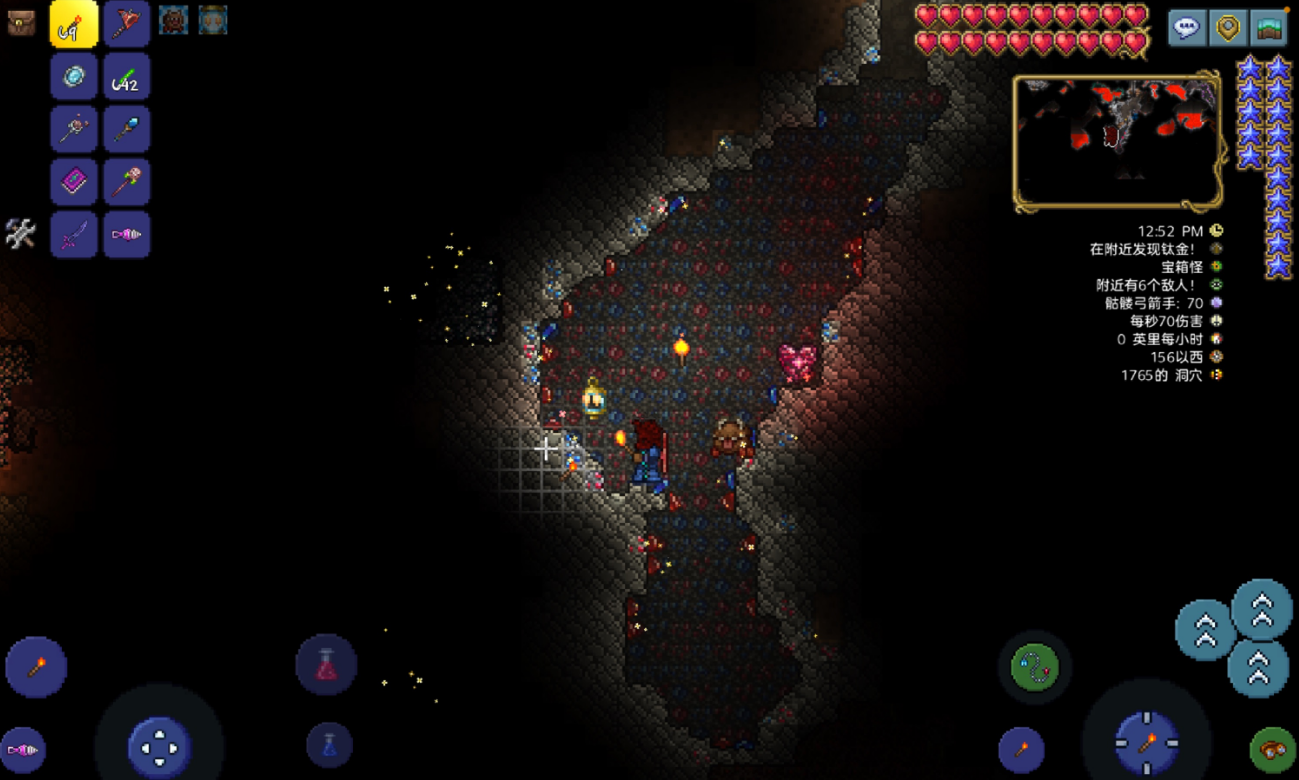The width and height of the screenshot is (1299, 780).
Task: Select the pink drill hotbar slot
Action: [x=127, y=236]
